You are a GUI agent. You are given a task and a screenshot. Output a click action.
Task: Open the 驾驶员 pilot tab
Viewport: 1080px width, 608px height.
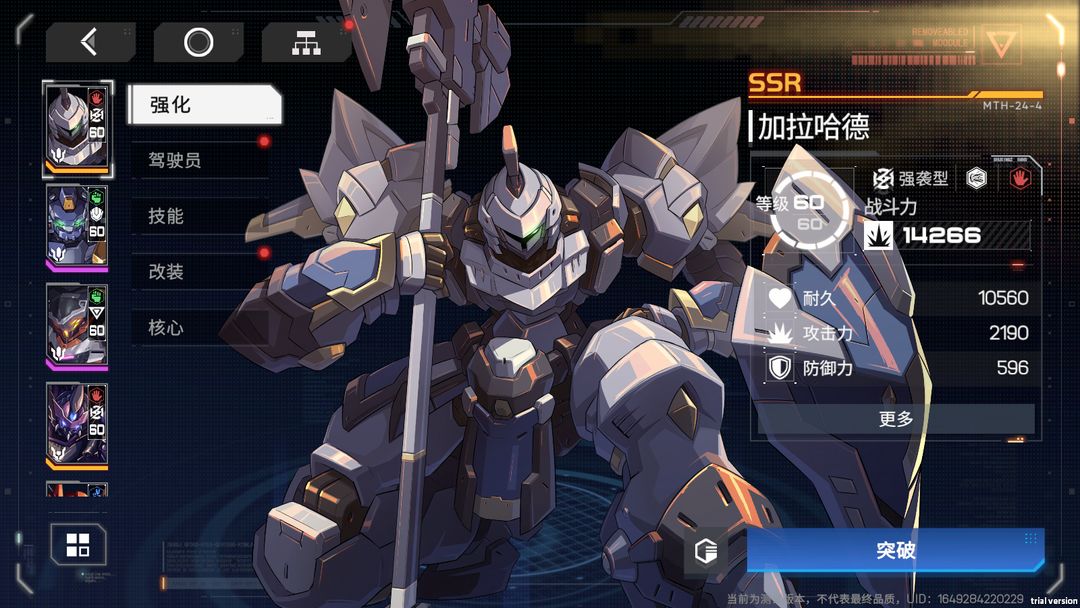pyautogui.click(x=200, y=160)
